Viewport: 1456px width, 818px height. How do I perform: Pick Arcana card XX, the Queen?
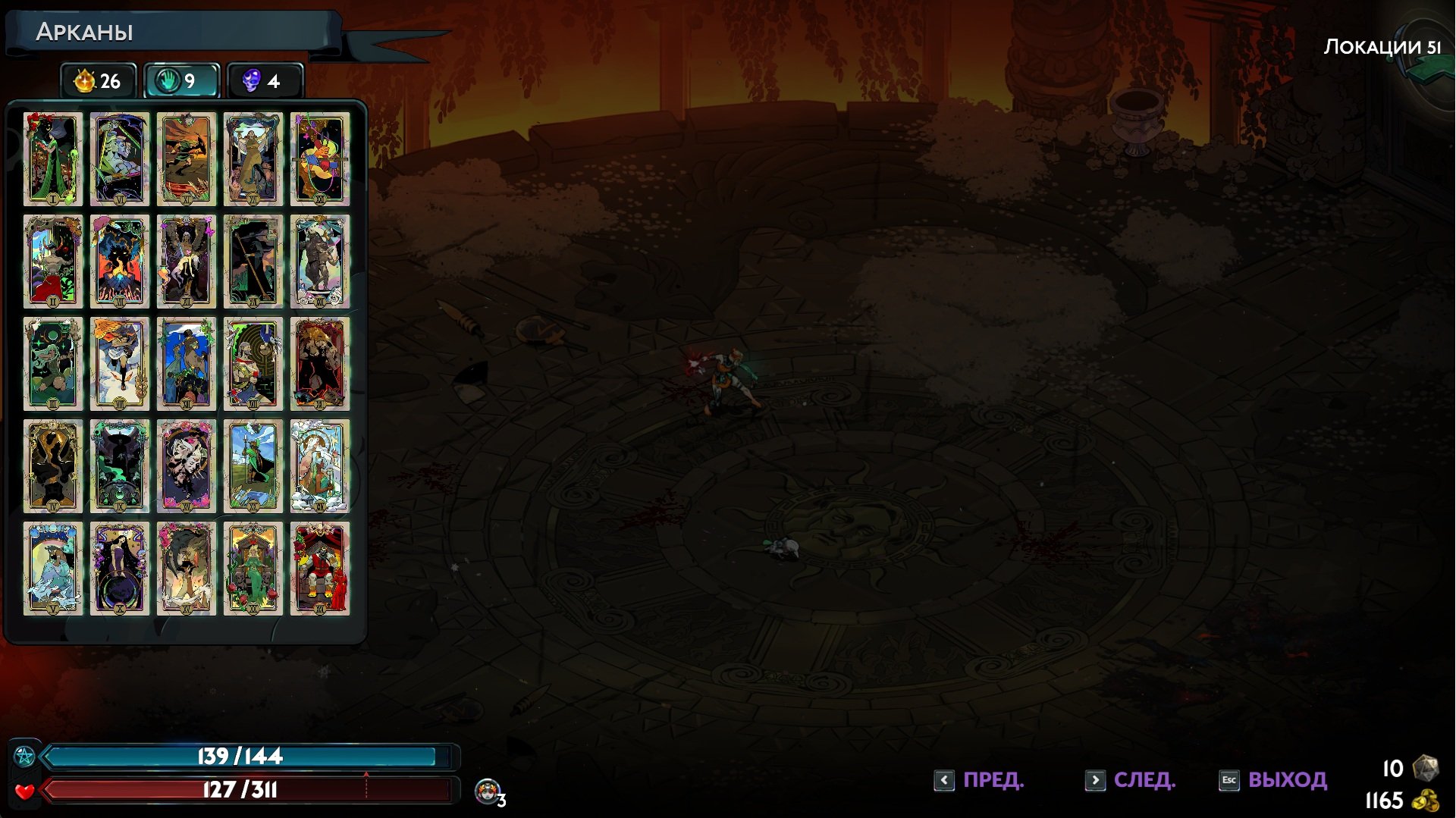(x=253, y=569)
